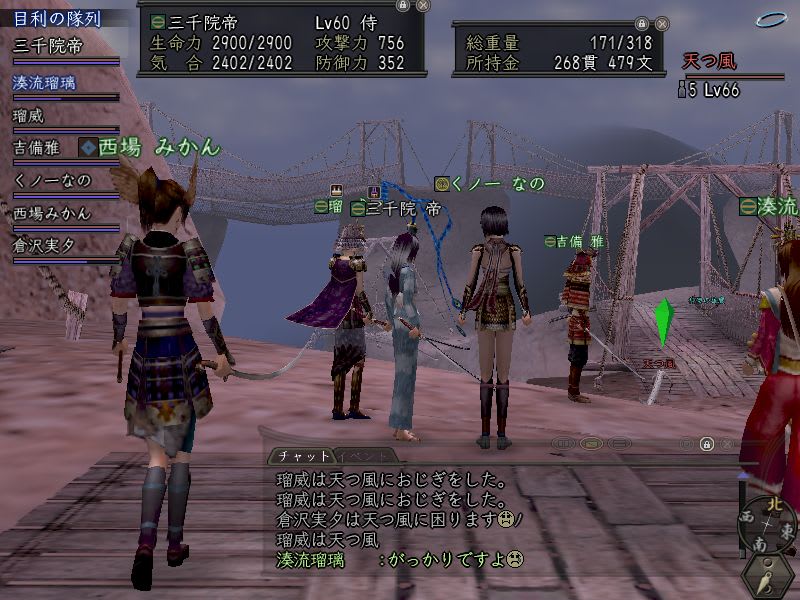Select party leader 三千院帝 in the list
The width and height of the screenshot is (800, 600).
[48, 45]
